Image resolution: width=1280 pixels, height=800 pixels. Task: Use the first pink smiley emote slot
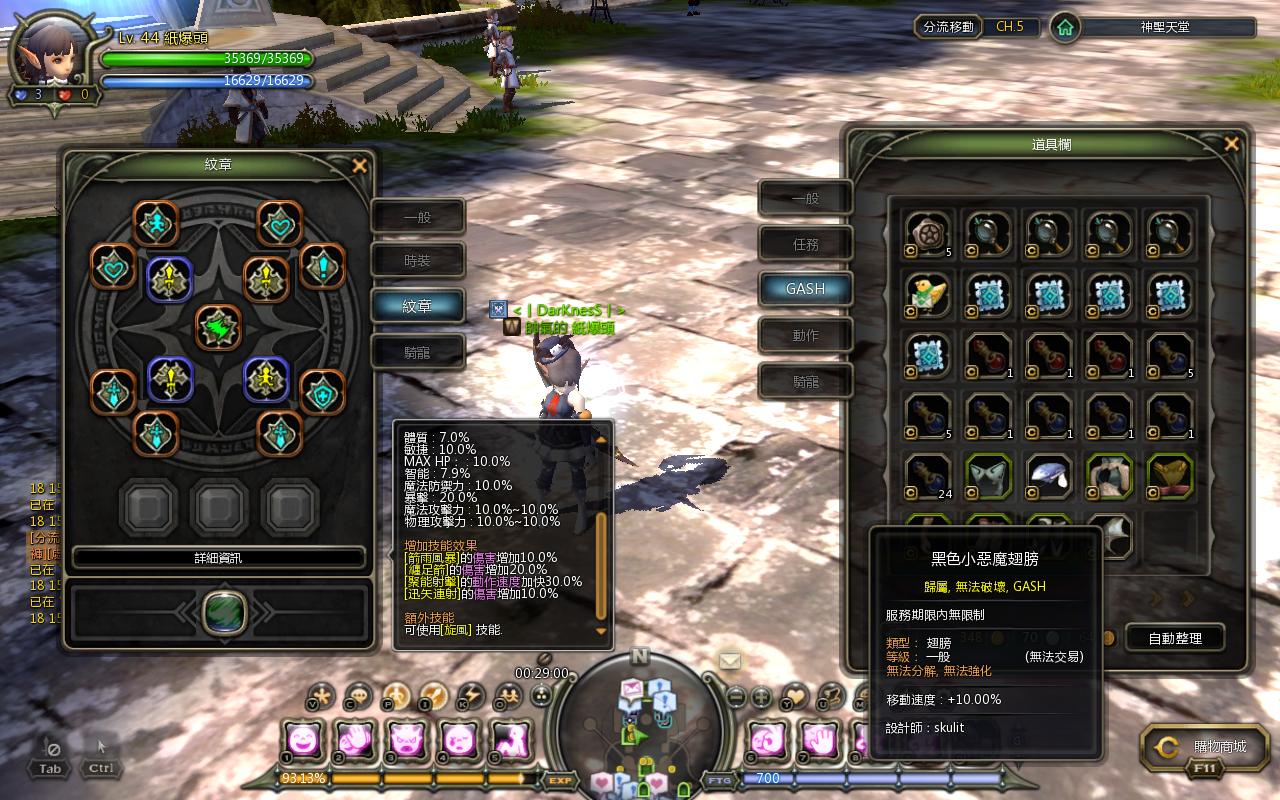pos(302,741)
